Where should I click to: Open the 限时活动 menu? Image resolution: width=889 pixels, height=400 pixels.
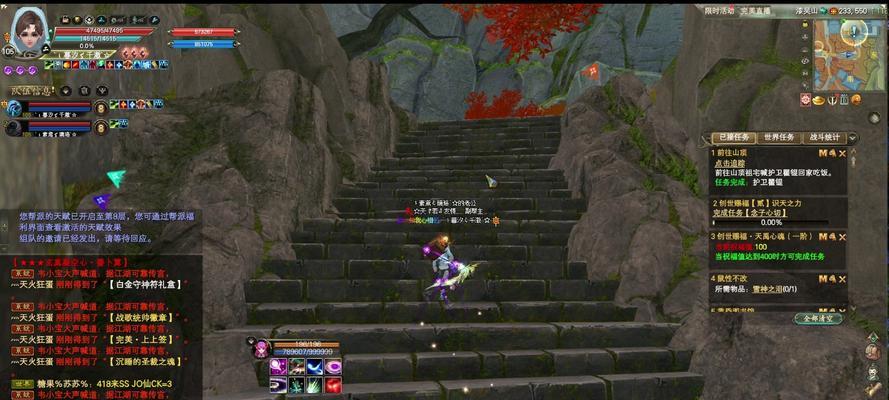pos(720,10)
